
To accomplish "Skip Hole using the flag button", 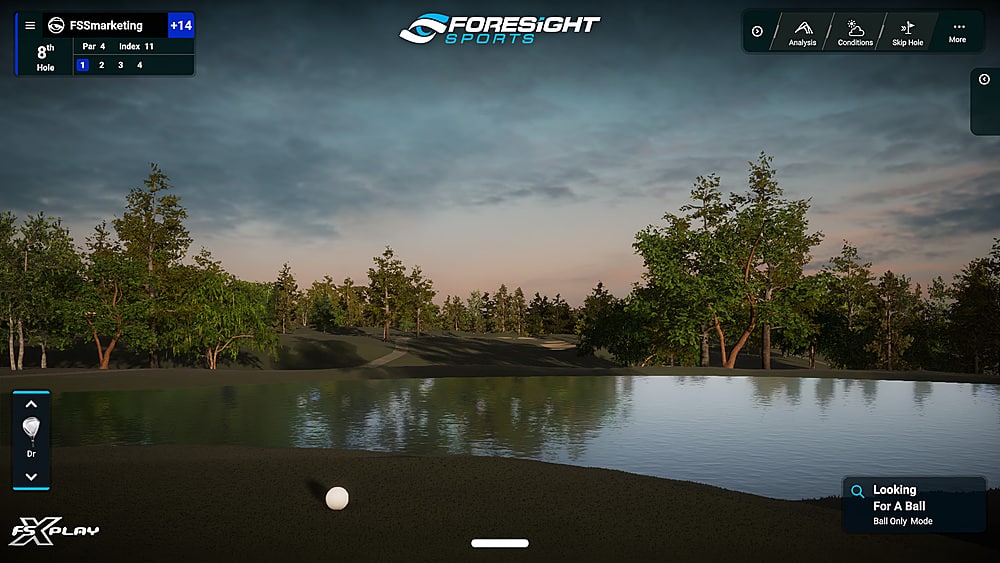I will coord(907,32).
